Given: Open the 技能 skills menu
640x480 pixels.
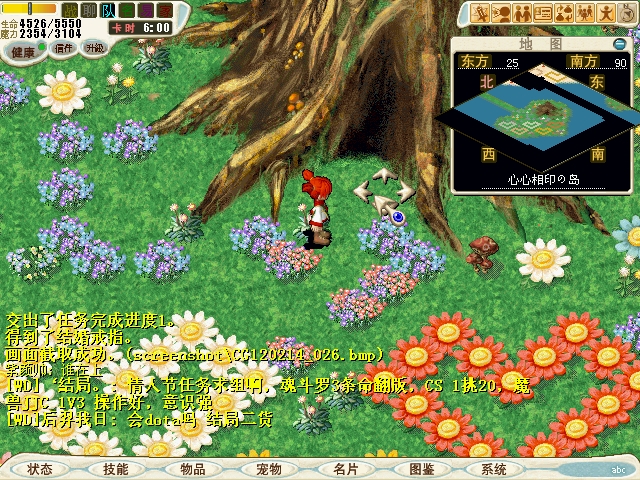Looking at the screenshot, I should click(x=115, y=468).
